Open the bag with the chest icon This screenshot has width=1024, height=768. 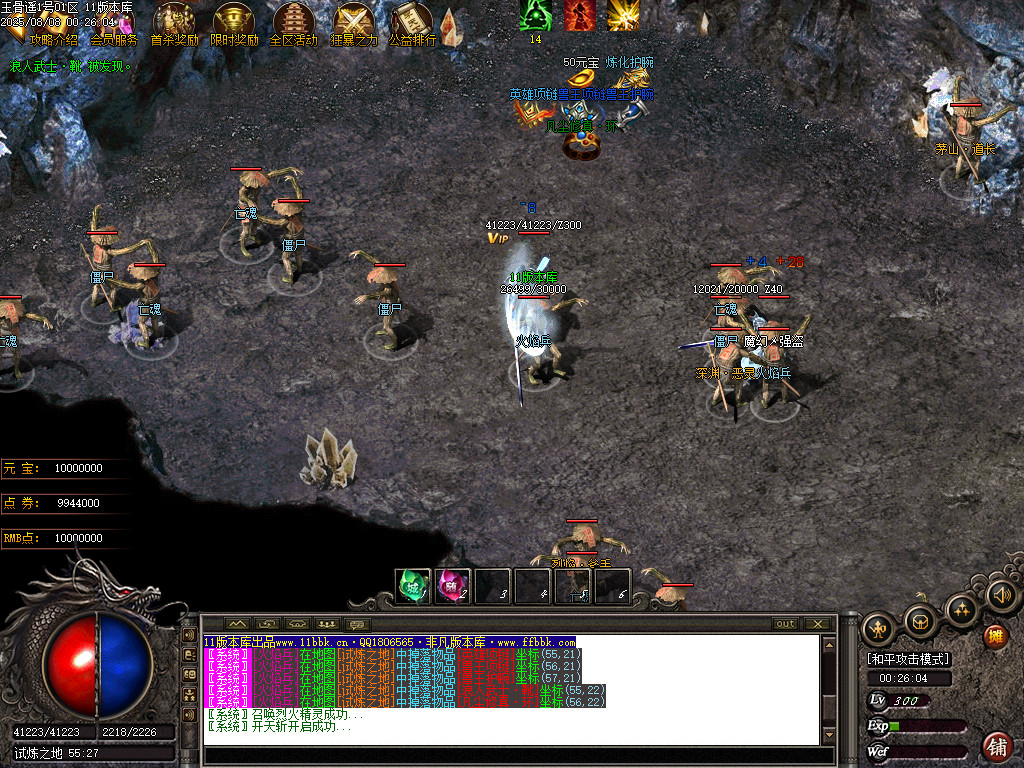tap(920, 622)
